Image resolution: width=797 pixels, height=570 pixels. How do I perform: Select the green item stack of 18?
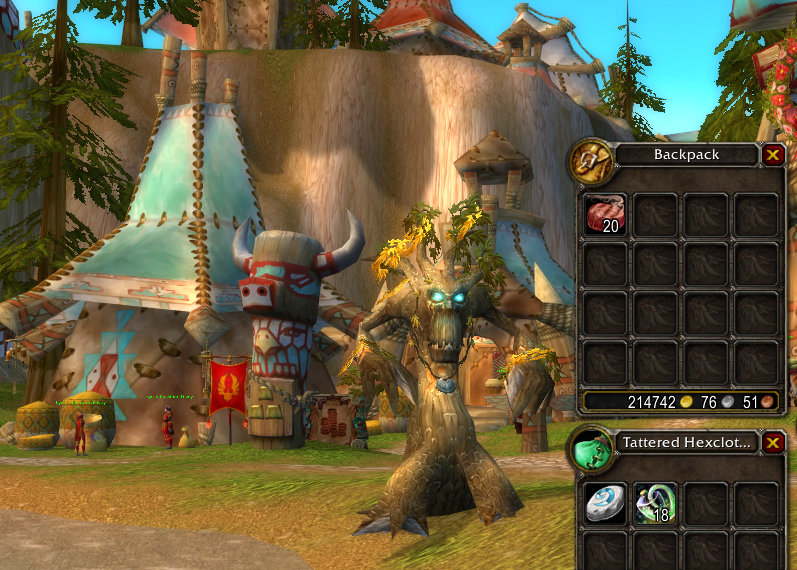(x=655, y=503)
